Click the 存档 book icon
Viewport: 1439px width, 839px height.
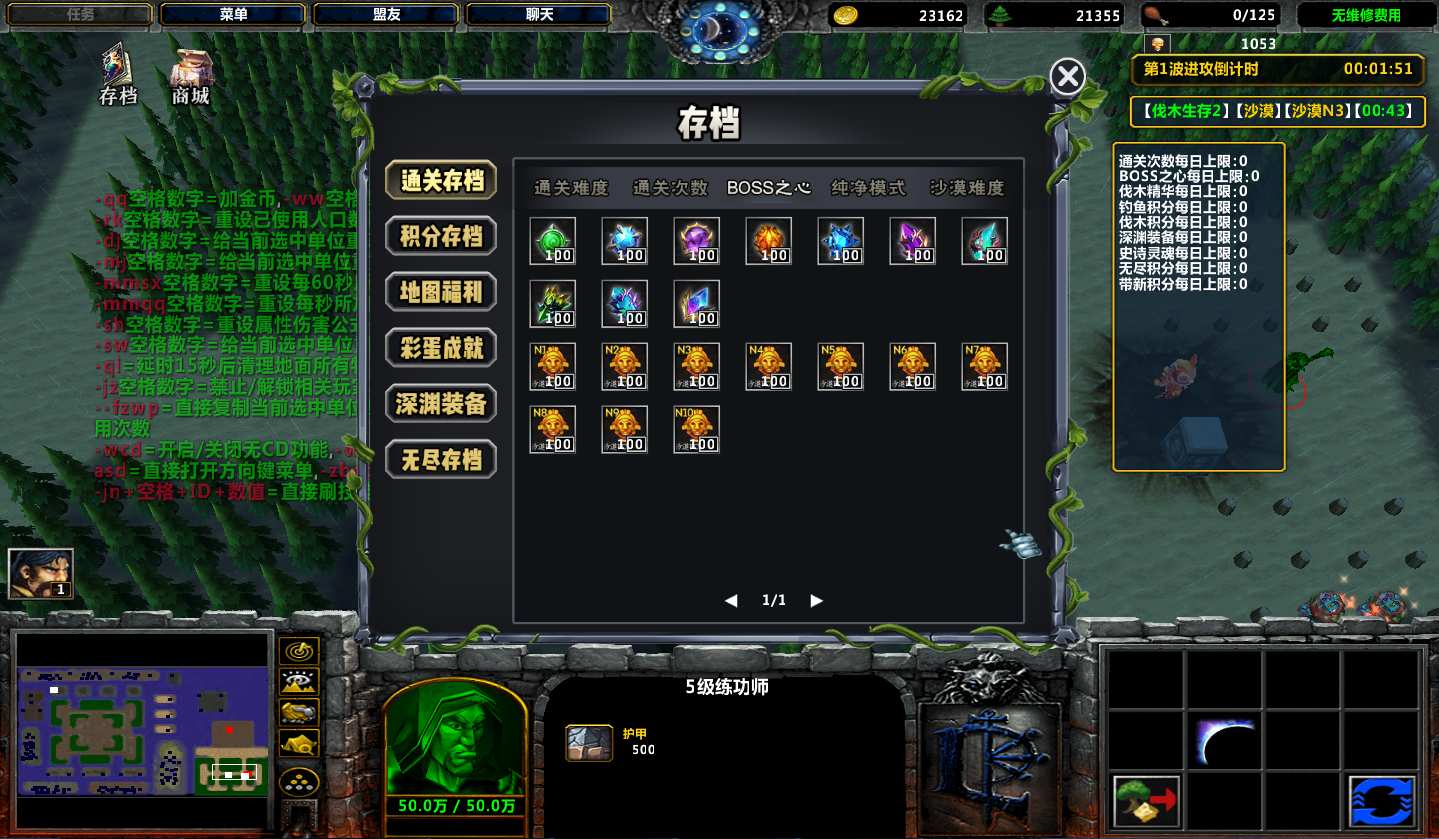click(x=118, y=72)
